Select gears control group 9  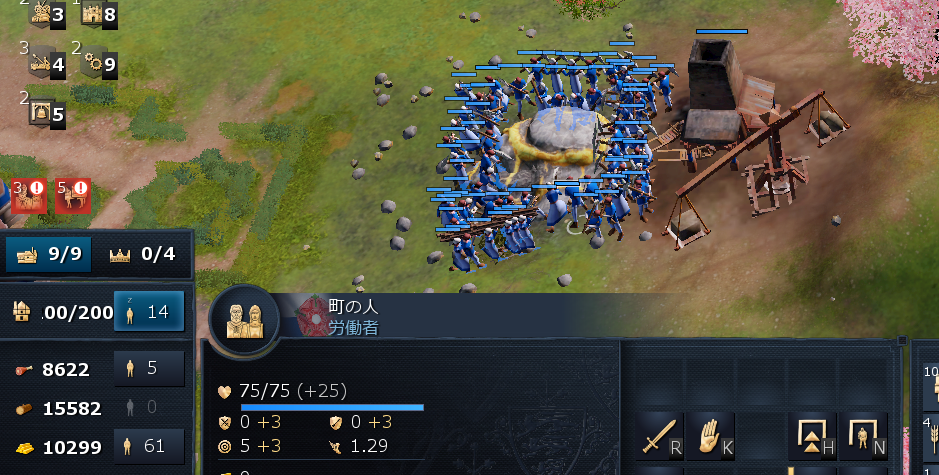[99, 63]
